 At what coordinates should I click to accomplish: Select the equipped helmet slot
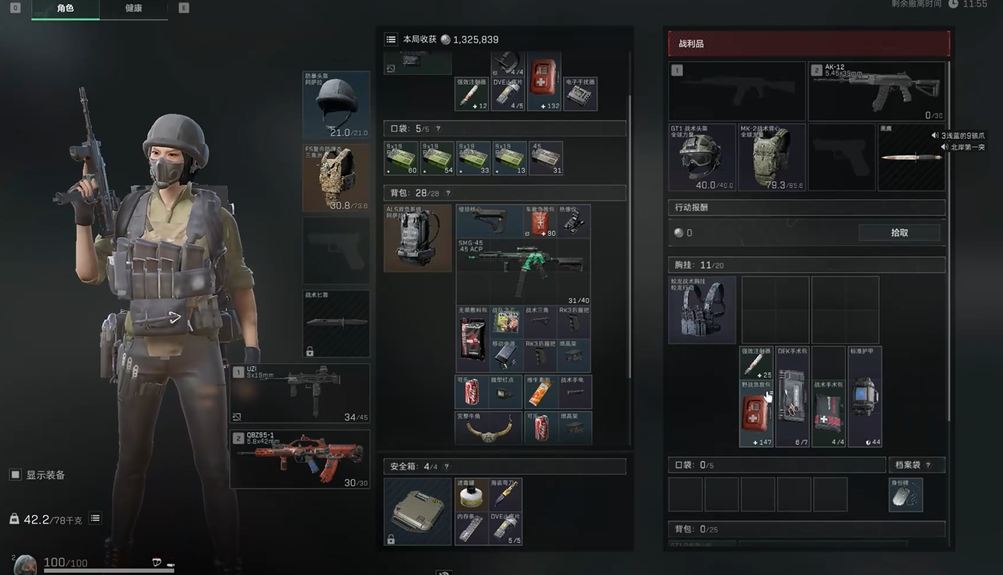coord(336,104)
